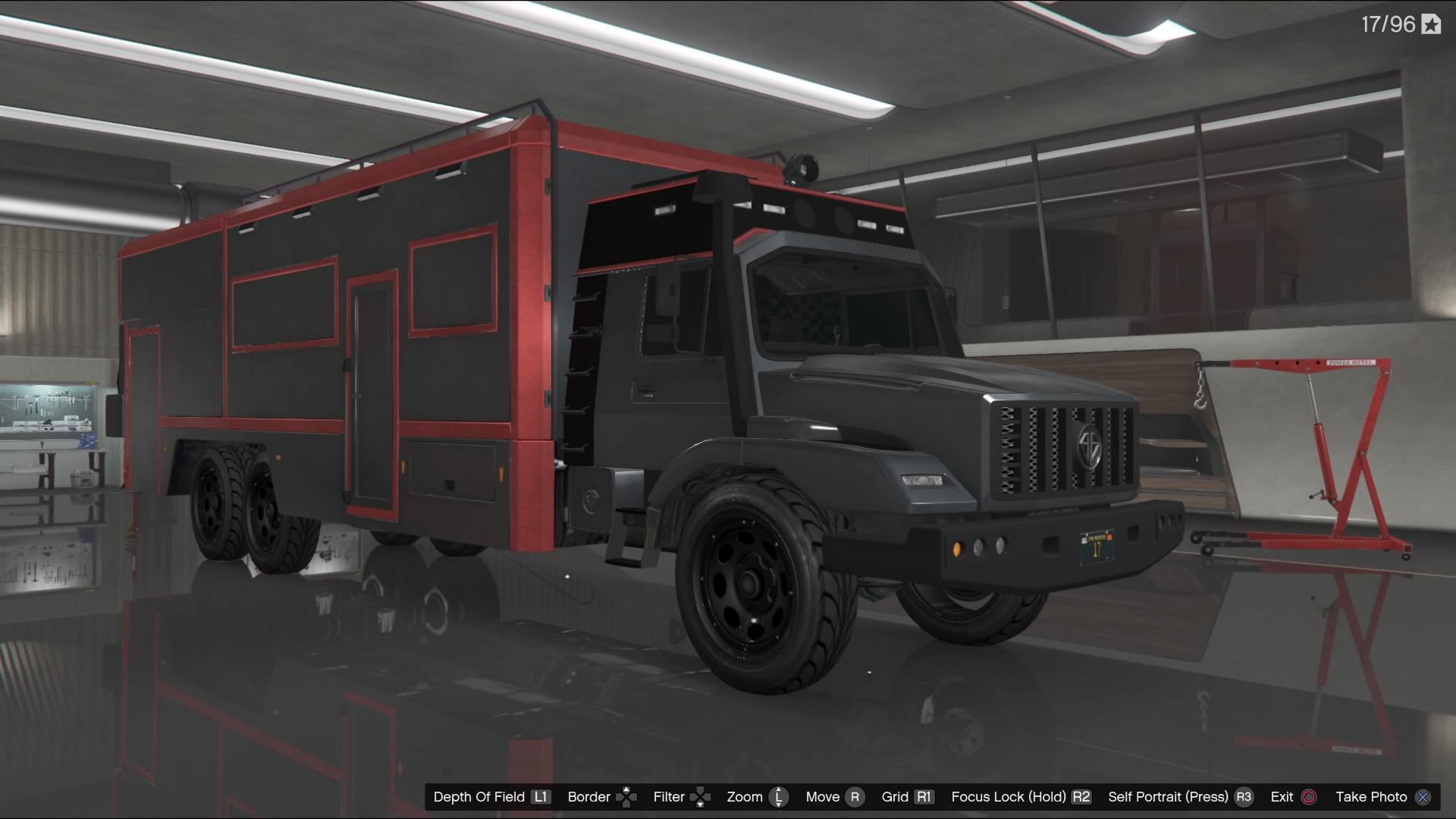Select the R1 Grid button prompt
Viewport: 1456px width, 819px height.
[x=924, y=797]
